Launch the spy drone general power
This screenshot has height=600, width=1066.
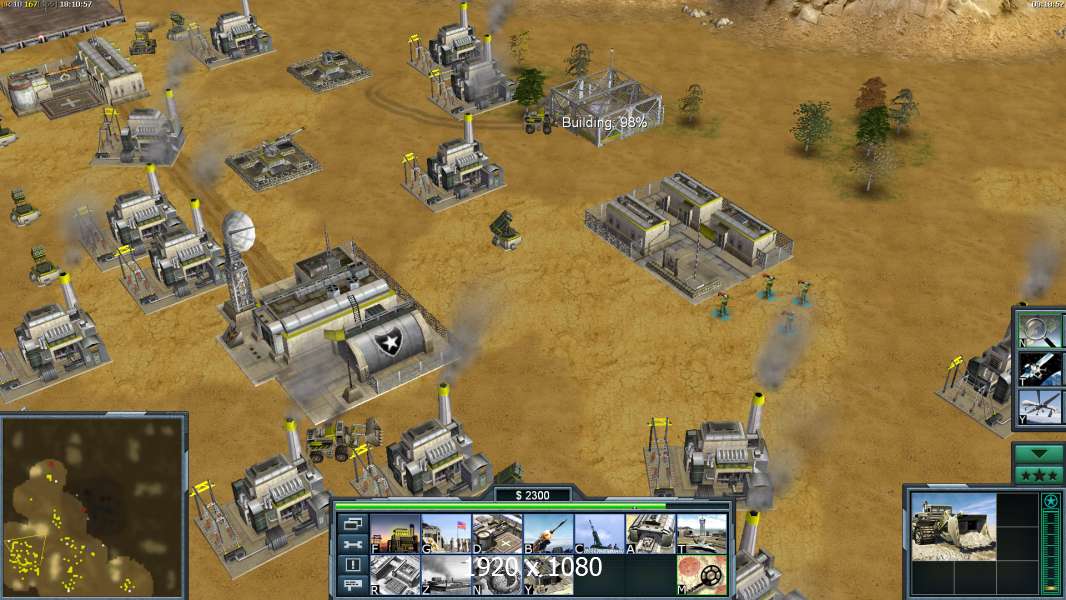(1040, 407)
